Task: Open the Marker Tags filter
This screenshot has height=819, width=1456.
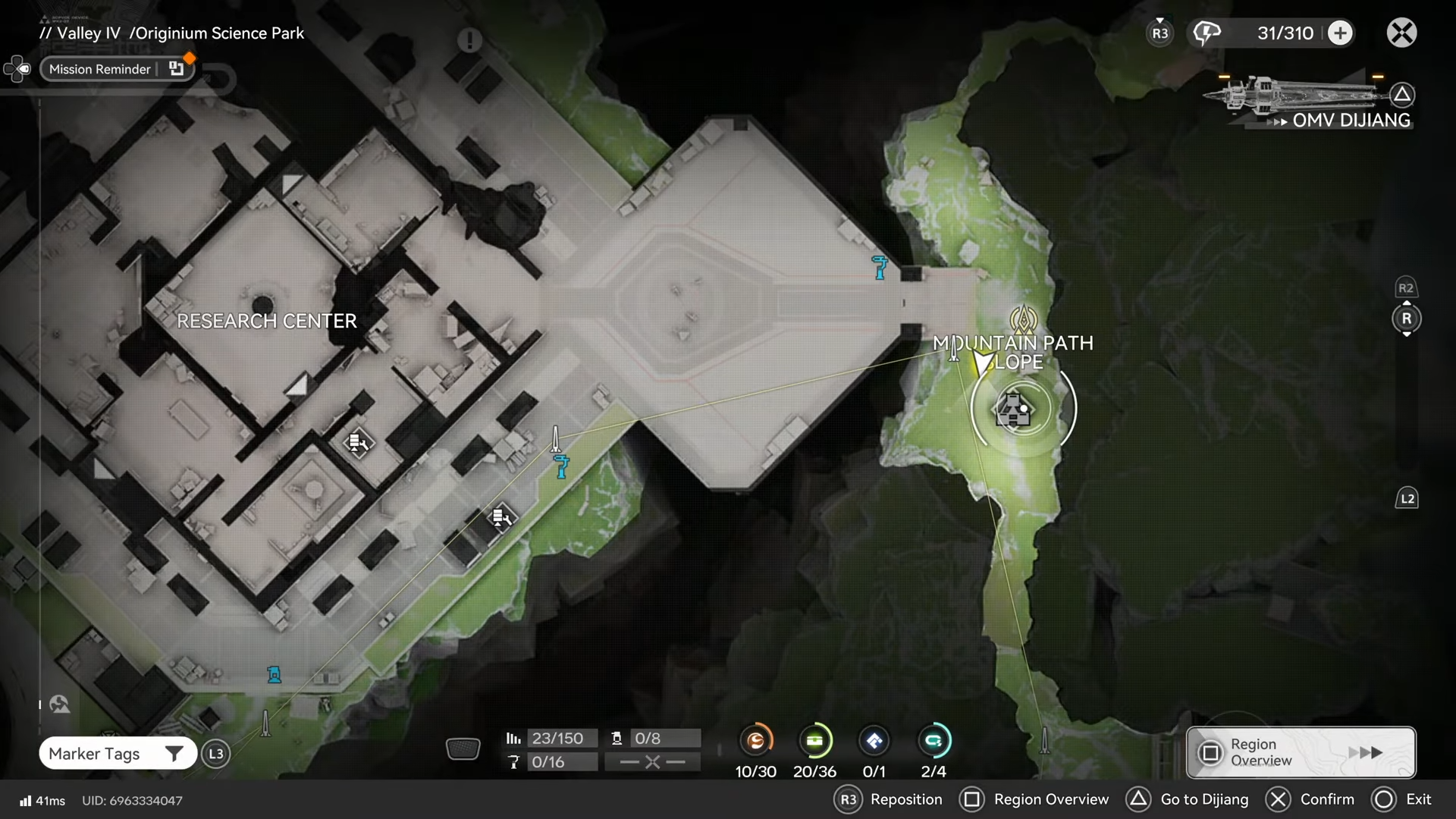Action: pyautogui.click(x=118, y=753)
